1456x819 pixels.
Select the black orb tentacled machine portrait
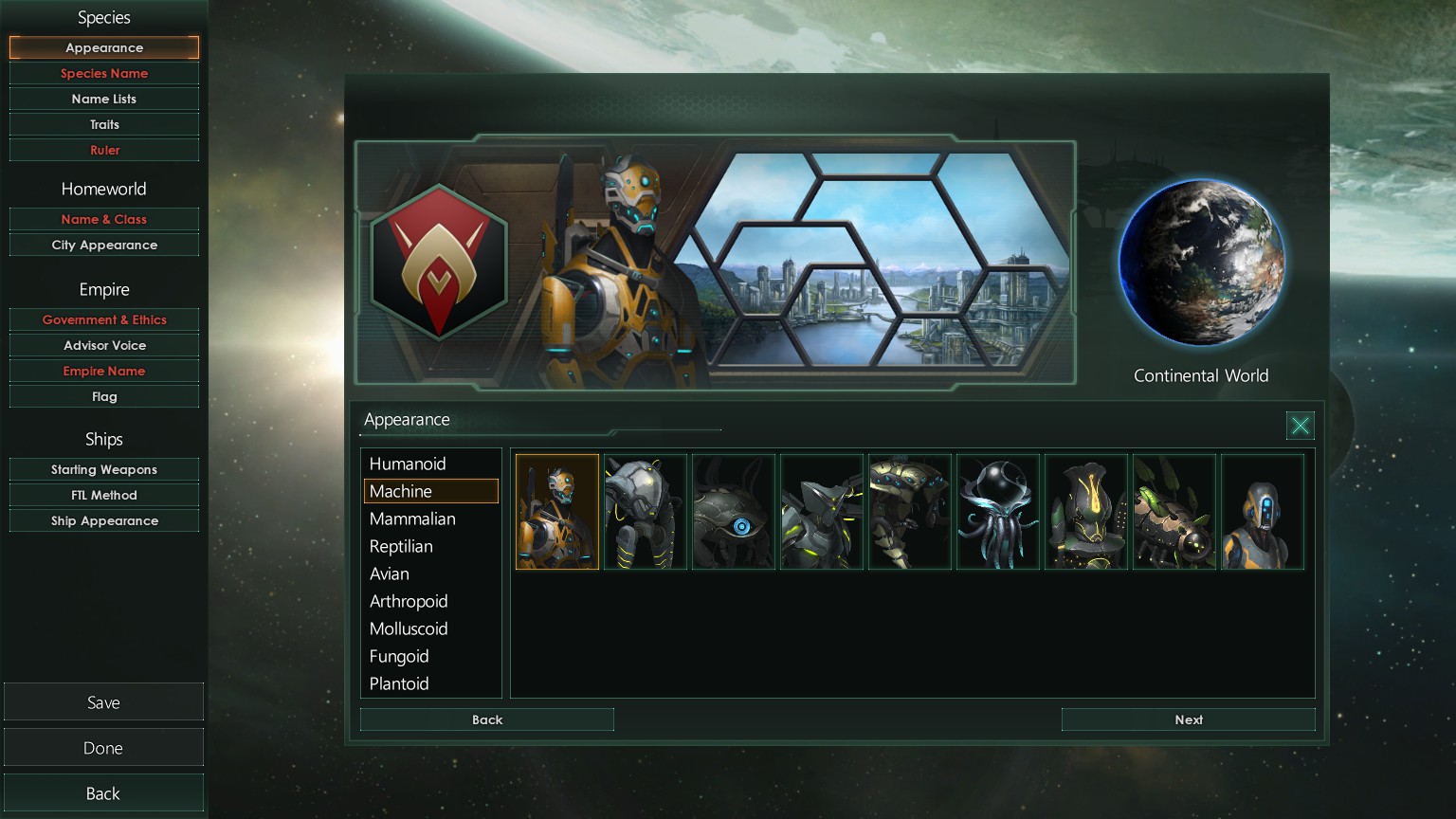pyautogui.click(x=998, y=512)
